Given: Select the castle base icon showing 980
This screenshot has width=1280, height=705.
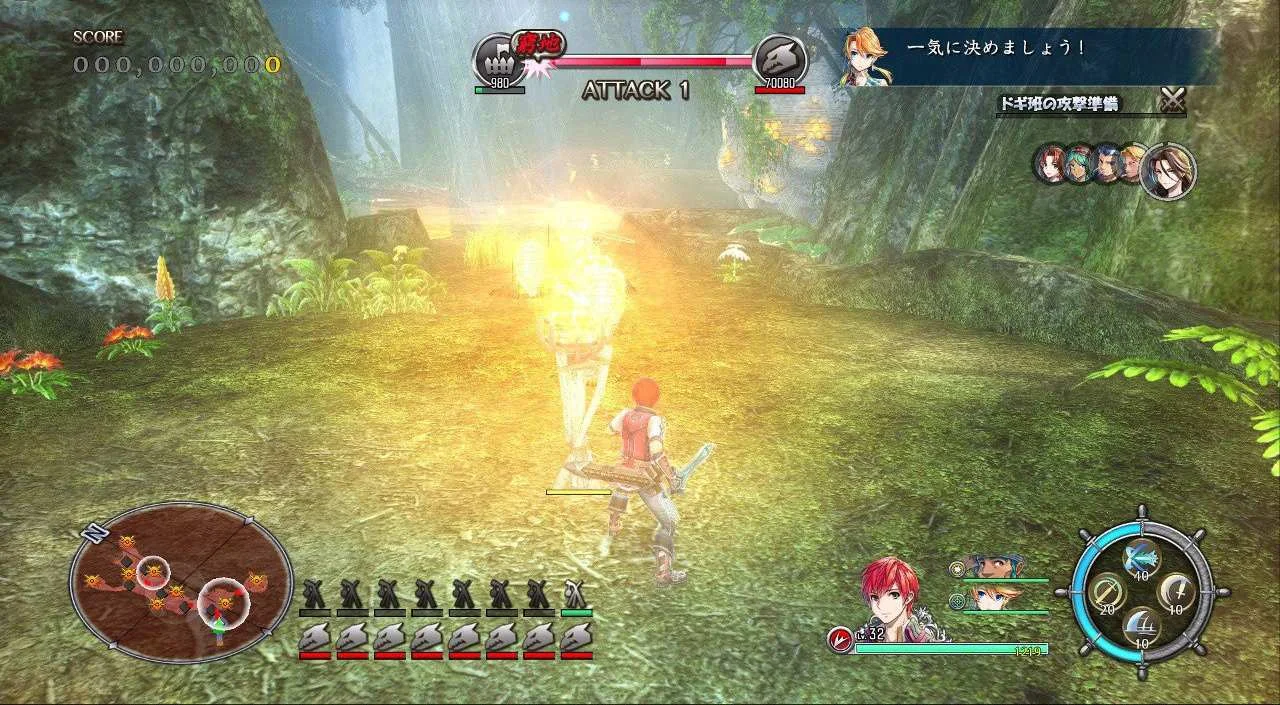Looking at the screenshot, I should coord(498,61).
